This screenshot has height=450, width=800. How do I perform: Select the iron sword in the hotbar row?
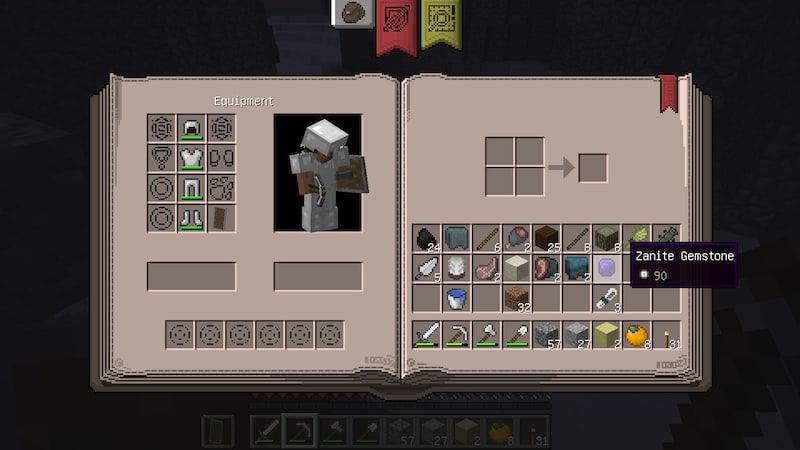tap(427, 335)
